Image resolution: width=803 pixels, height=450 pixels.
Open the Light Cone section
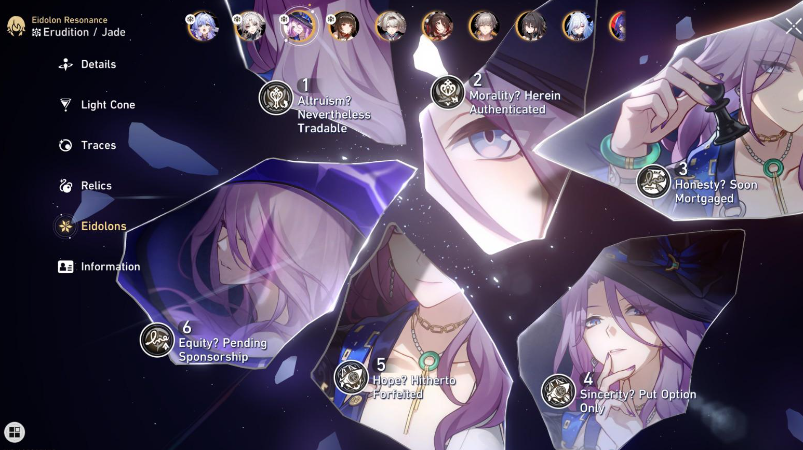point(107,105)
